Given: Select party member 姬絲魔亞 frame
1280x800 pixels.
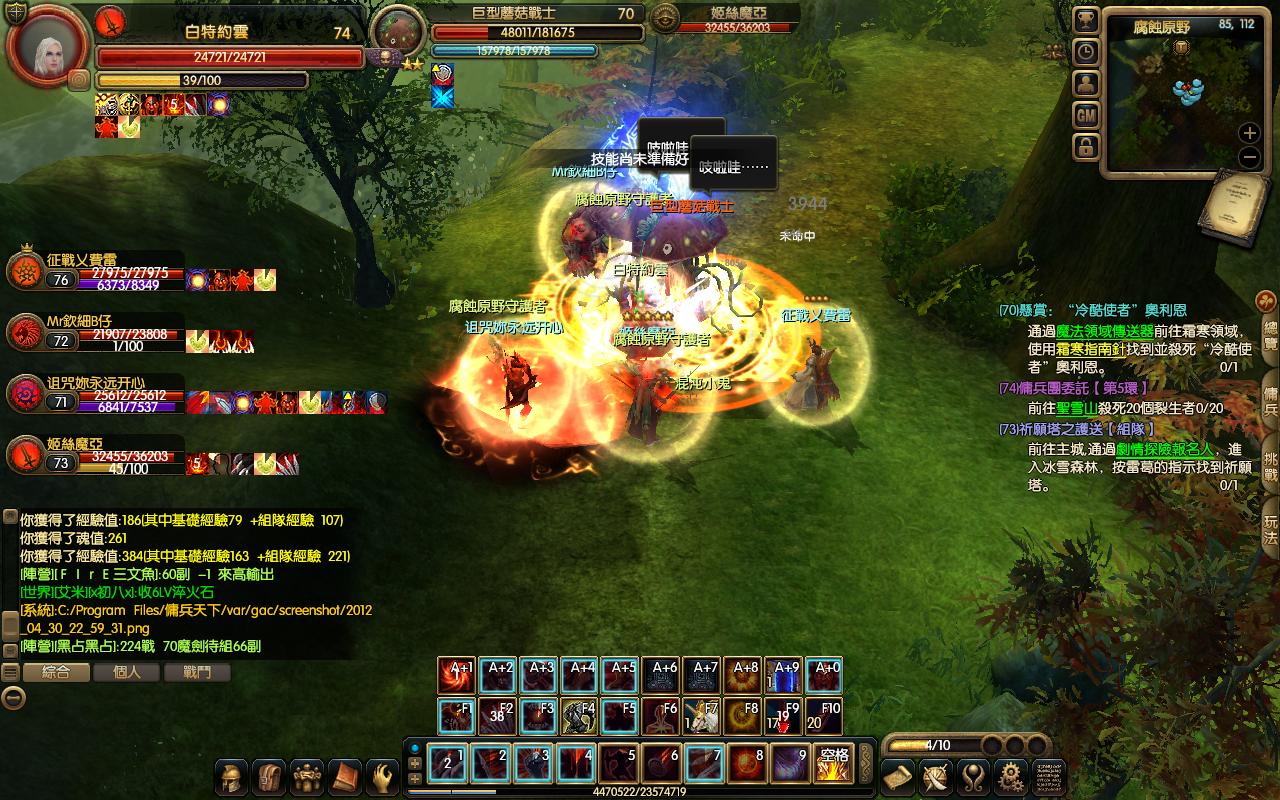Looking at the screenshot, I should 95,455.
